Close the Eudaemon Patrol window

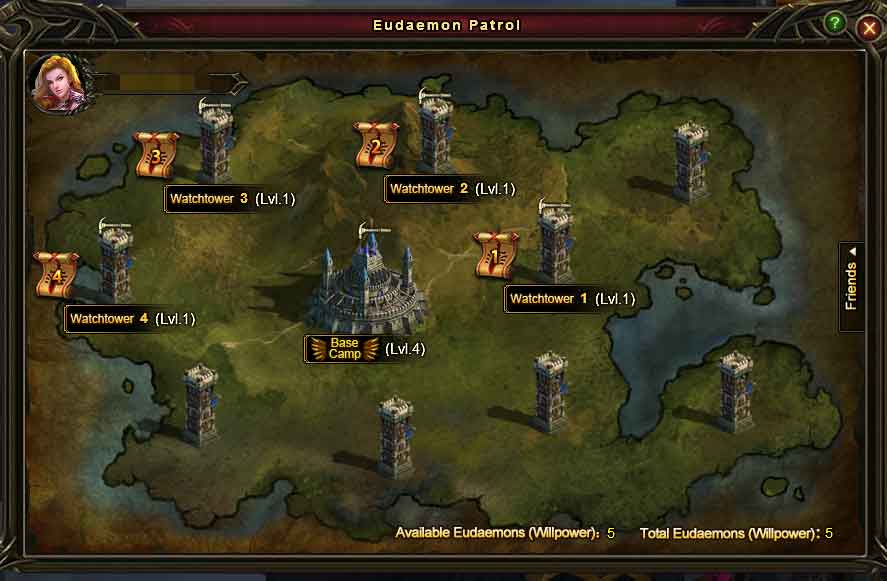[x=868, y=29]
